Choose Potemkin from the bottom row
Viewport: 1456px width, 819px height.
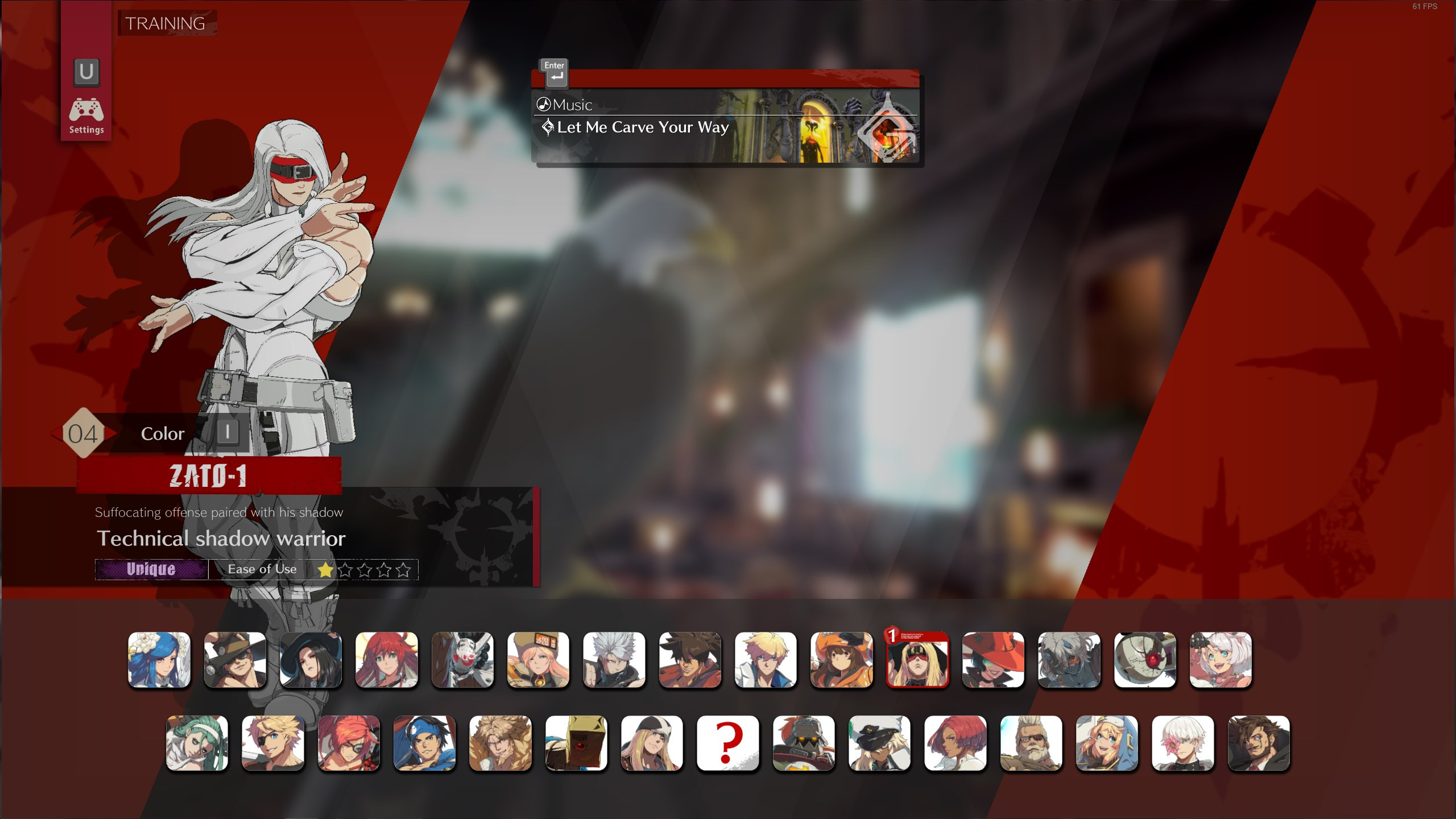coord(804,743)
